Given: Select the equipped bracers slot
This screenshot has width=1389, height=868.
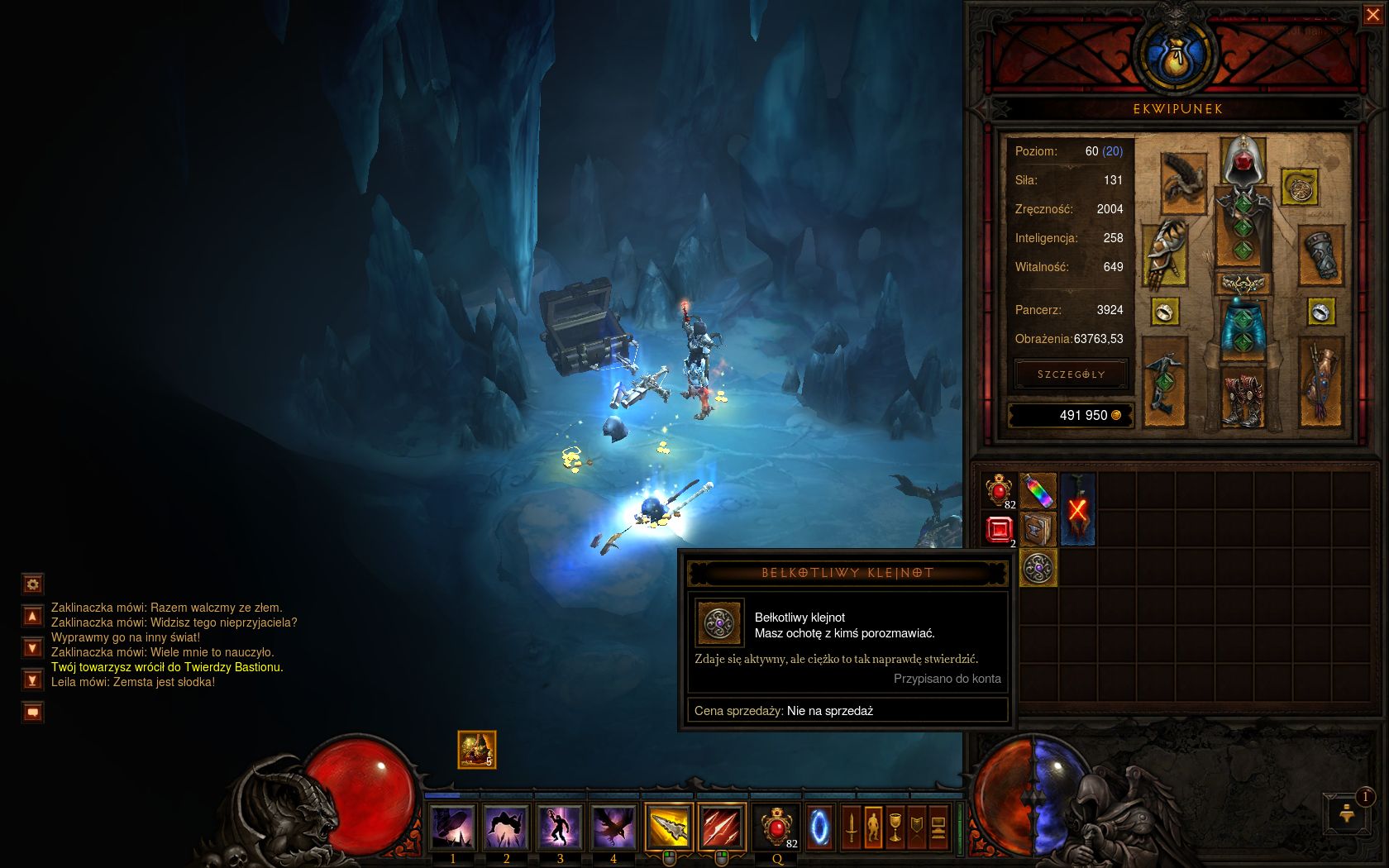Looking at the screenshot, I should (x=1320, y=255).
